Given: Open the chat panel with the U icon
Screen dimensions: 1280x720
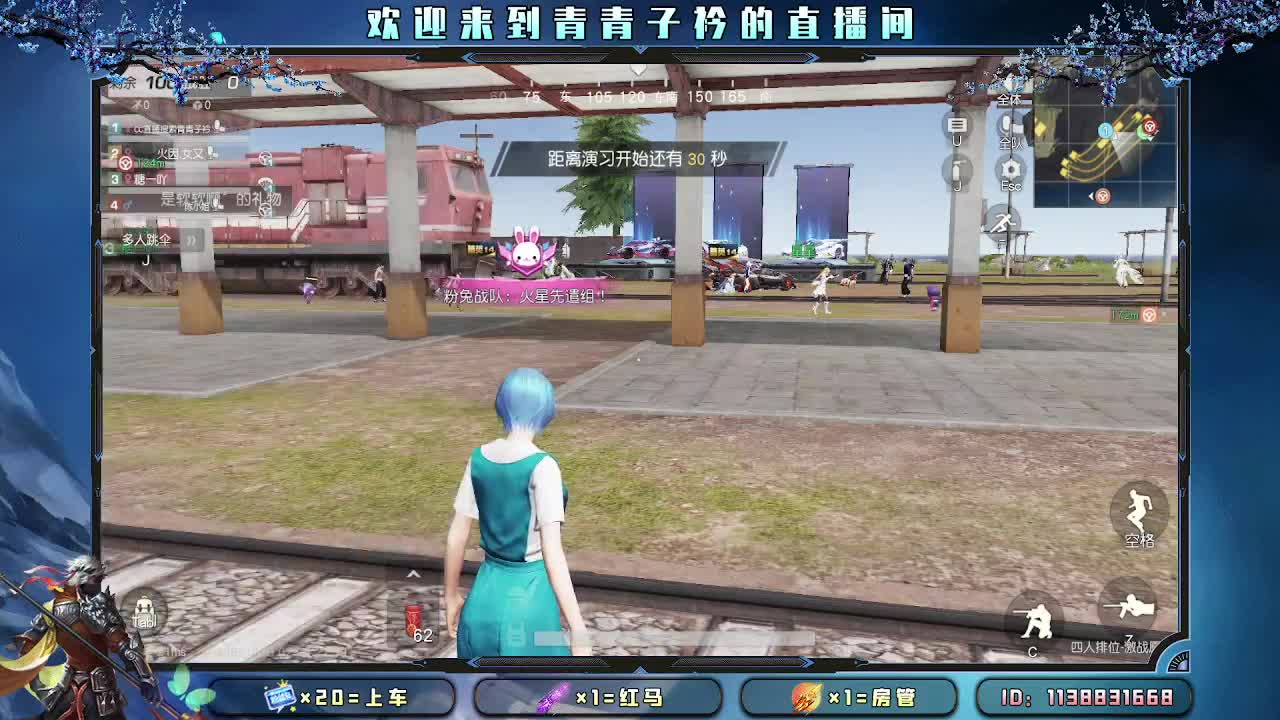Looking at the screenshot, I should 955,125.
